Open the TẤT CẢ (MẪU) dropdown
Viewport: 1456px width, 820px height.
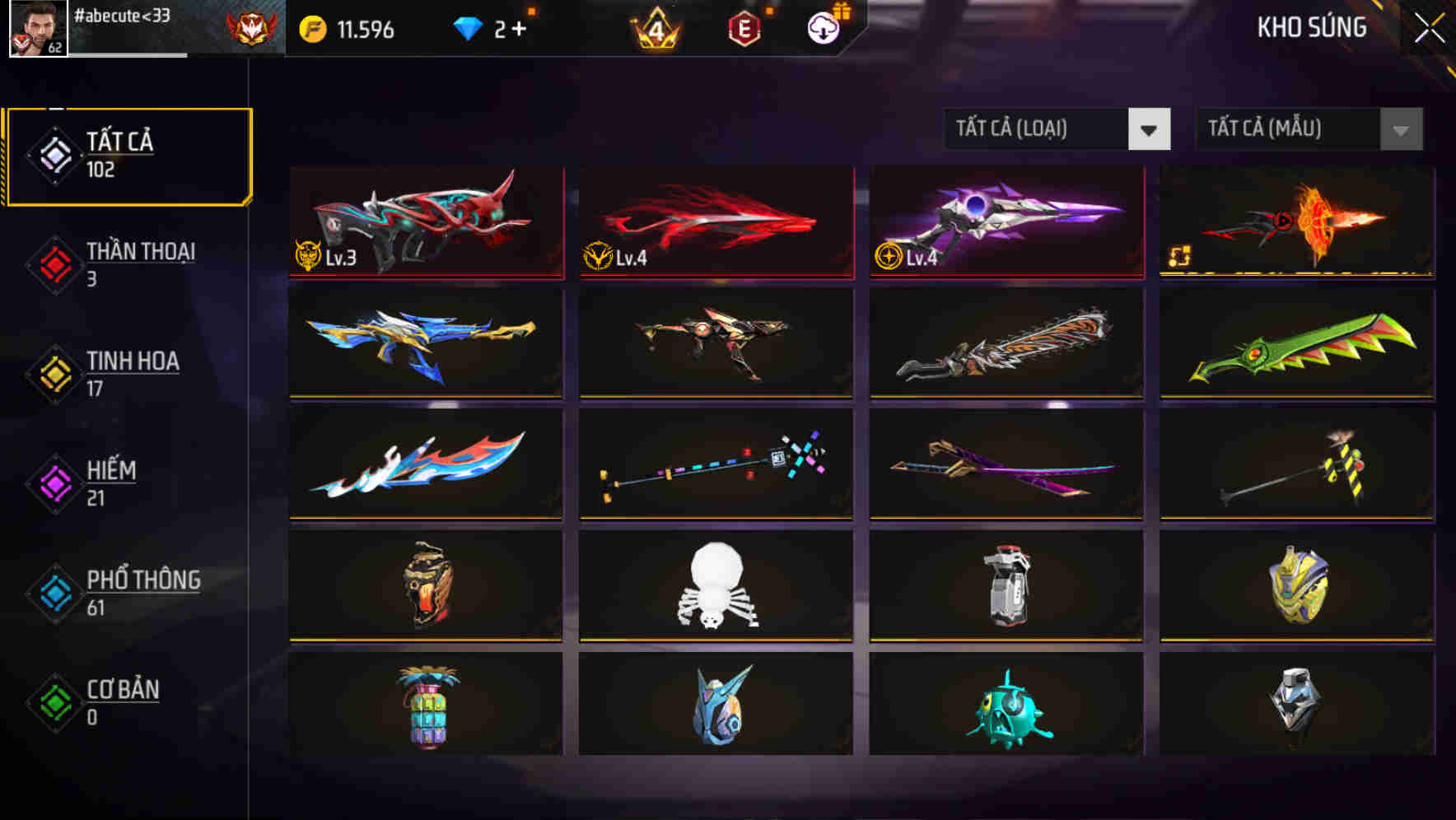(1308, 129)
